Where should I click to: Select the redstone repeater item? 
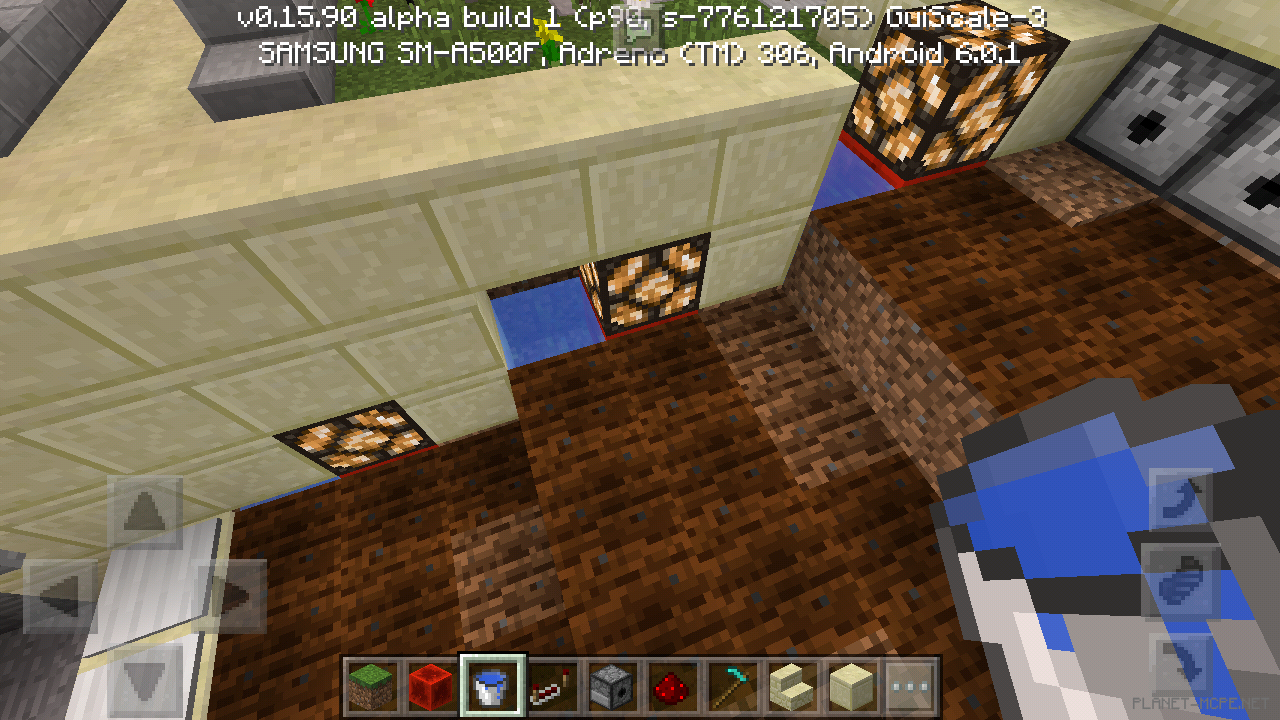pos(550,686)
